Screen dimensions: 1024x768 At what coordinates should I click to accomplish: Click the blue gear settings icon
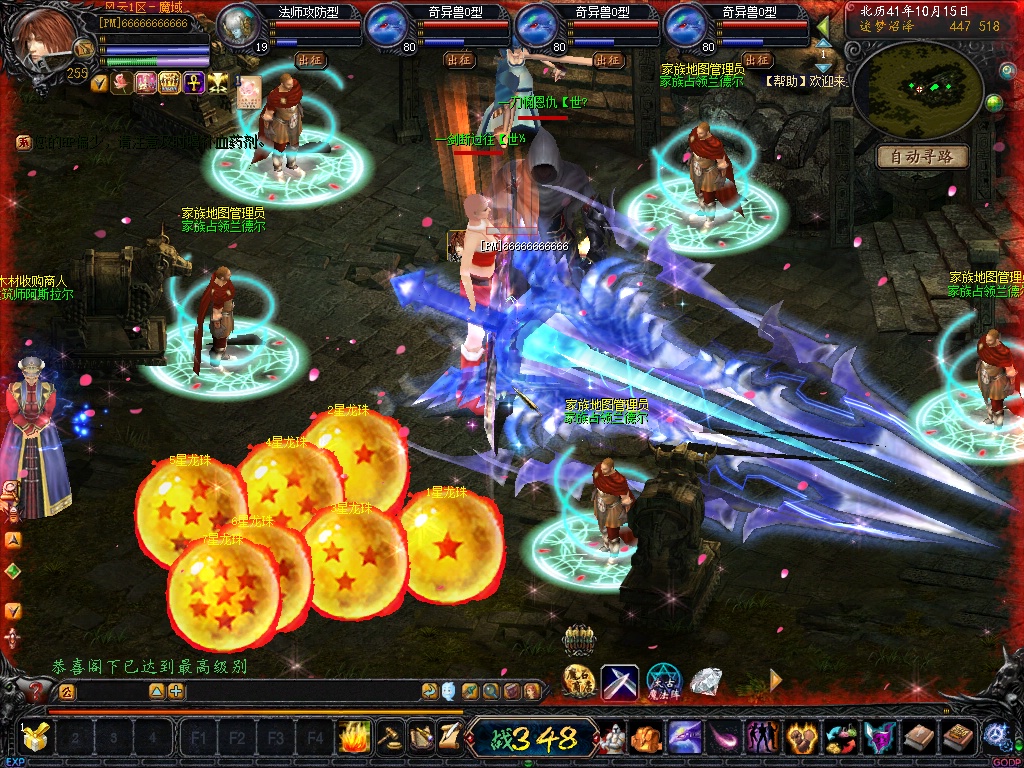(996, 736)
